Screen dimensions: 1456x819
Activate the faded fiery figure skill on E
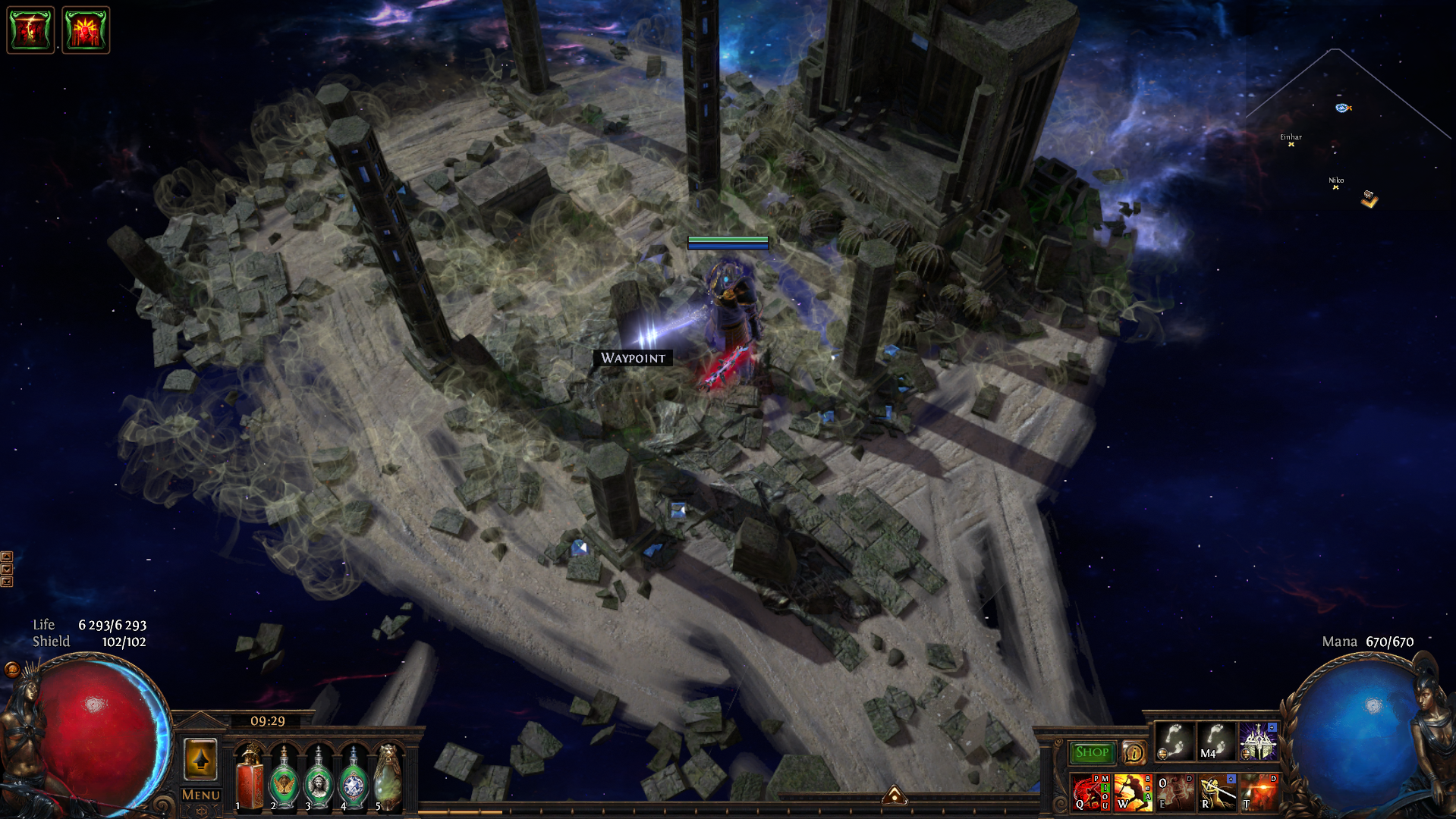coord(1175,792)
